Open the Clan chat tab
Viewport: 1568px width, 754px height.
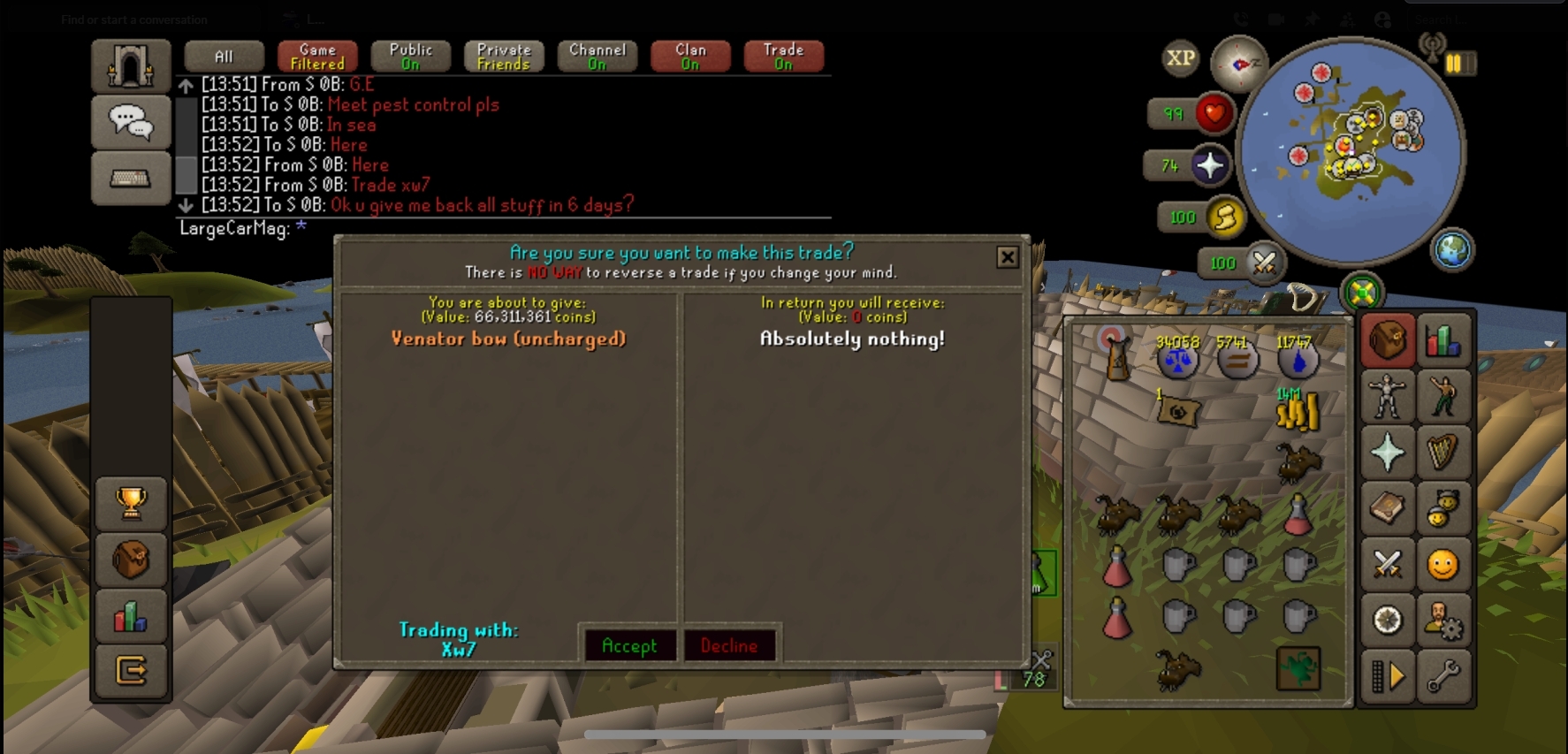coord(690,57)
